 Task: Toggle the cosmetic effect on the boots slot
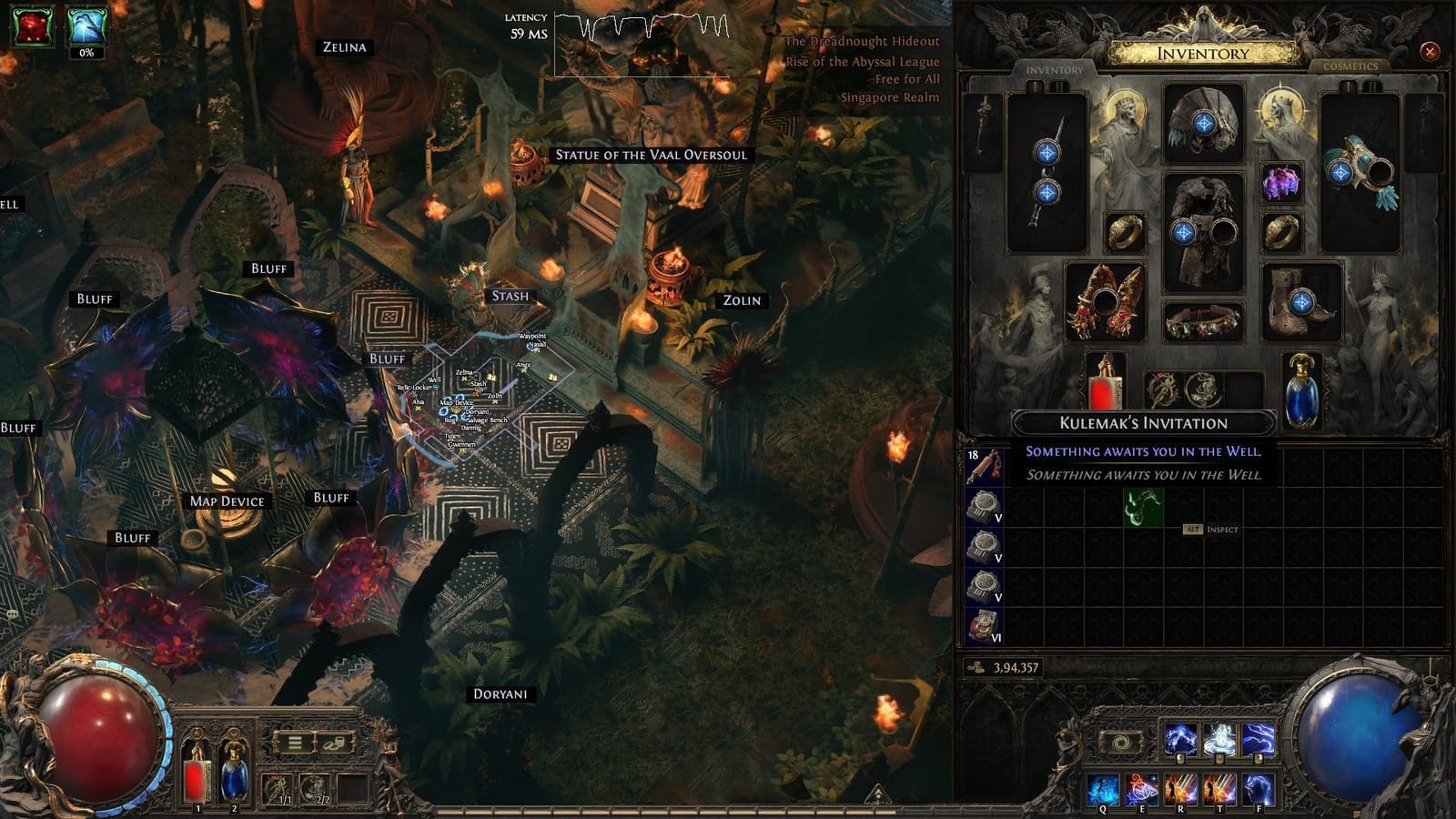(1302, 300)
